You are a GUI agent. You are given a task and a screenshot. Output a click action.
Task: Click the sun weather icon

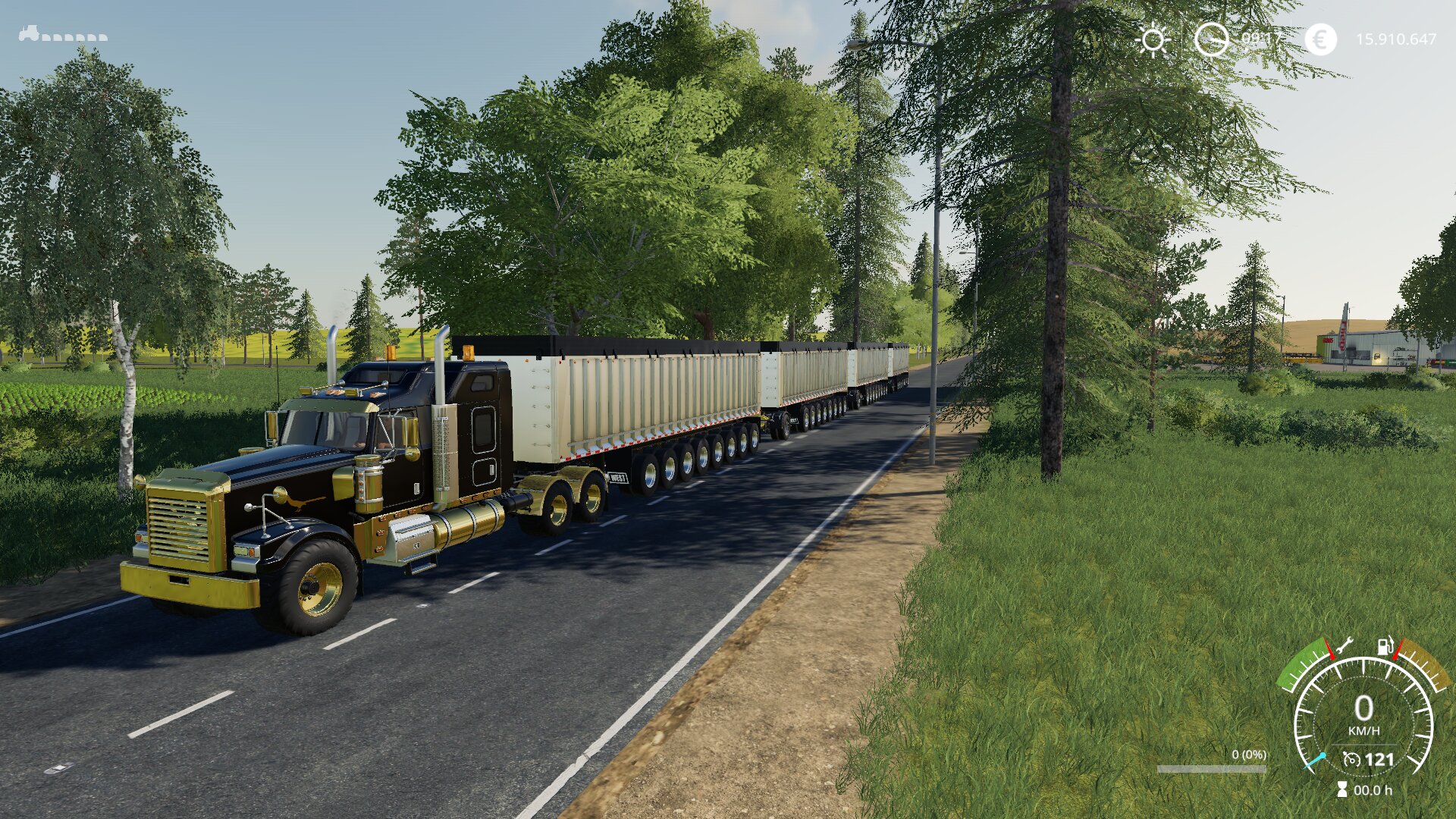[1153, 39]
